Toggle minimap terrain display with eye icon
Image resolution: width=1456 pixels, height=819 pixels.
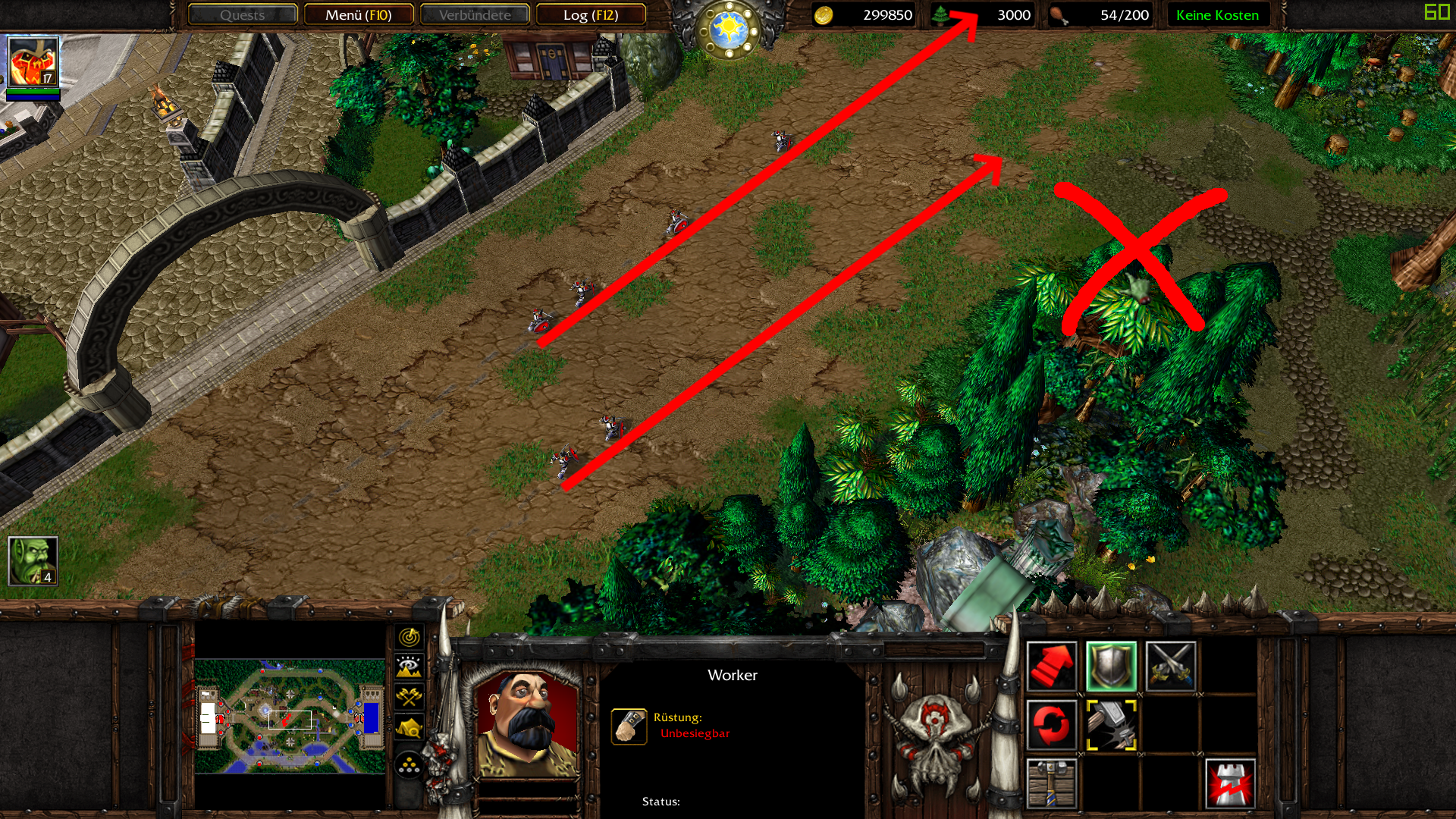[x=409, y=667]
